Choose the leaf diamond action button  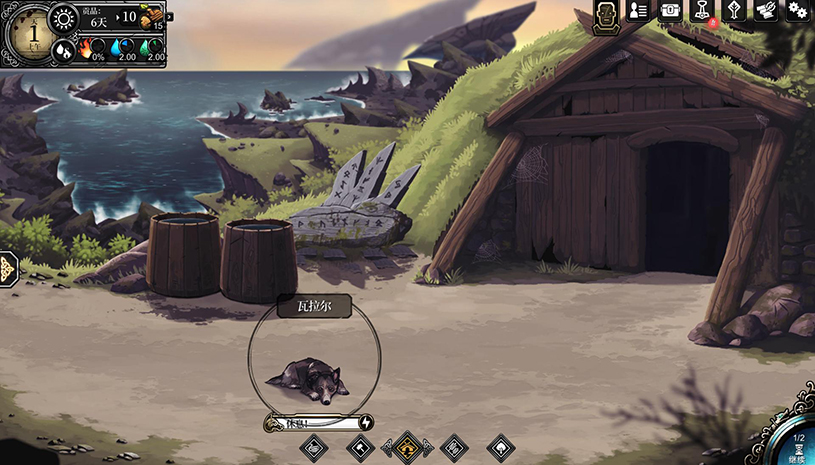(x=501, y=446)
